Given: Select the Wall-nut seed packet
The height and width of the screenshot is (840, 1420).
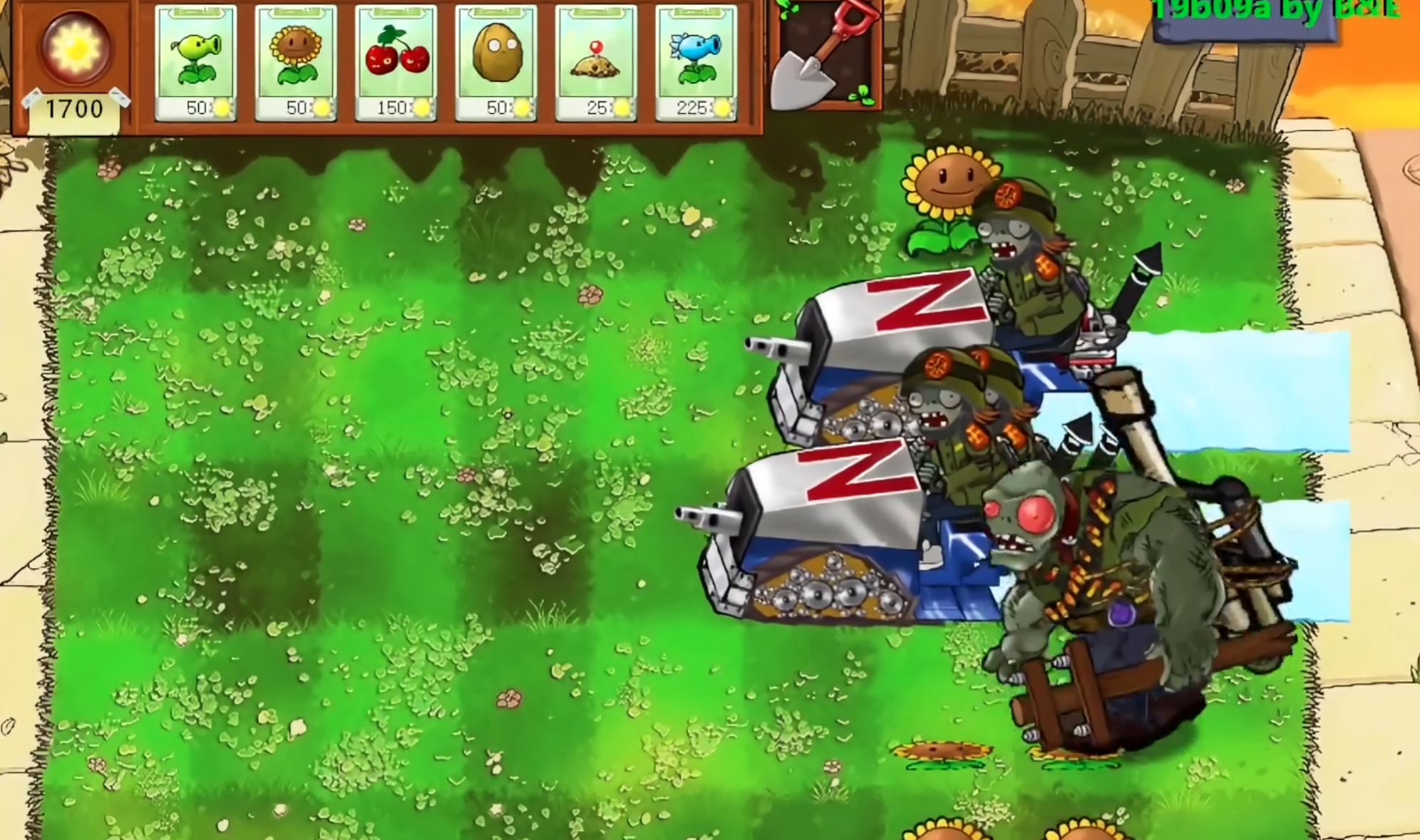Looking at the screenshot, I should click(x=495, y=63).
